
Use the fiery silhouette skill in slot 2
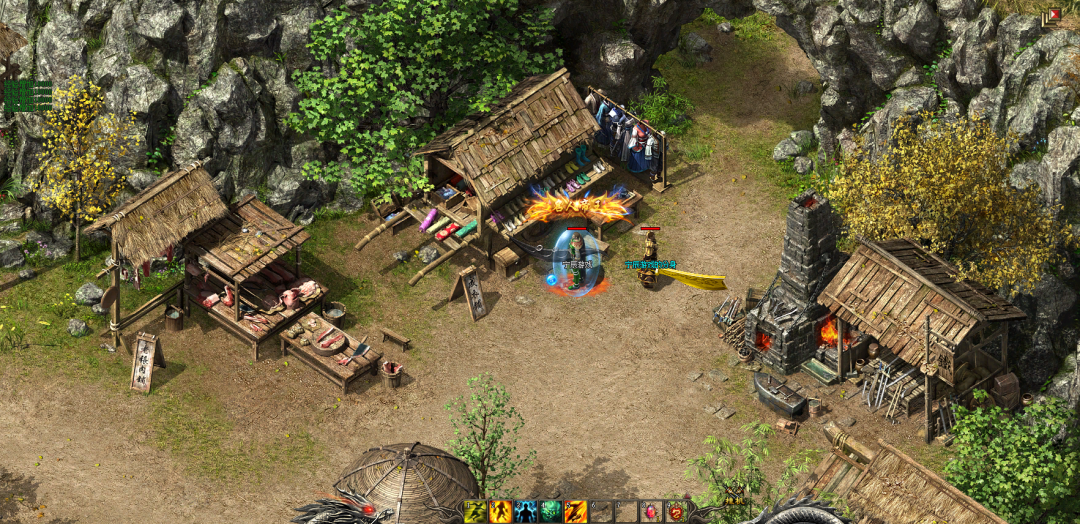(500, 512)
